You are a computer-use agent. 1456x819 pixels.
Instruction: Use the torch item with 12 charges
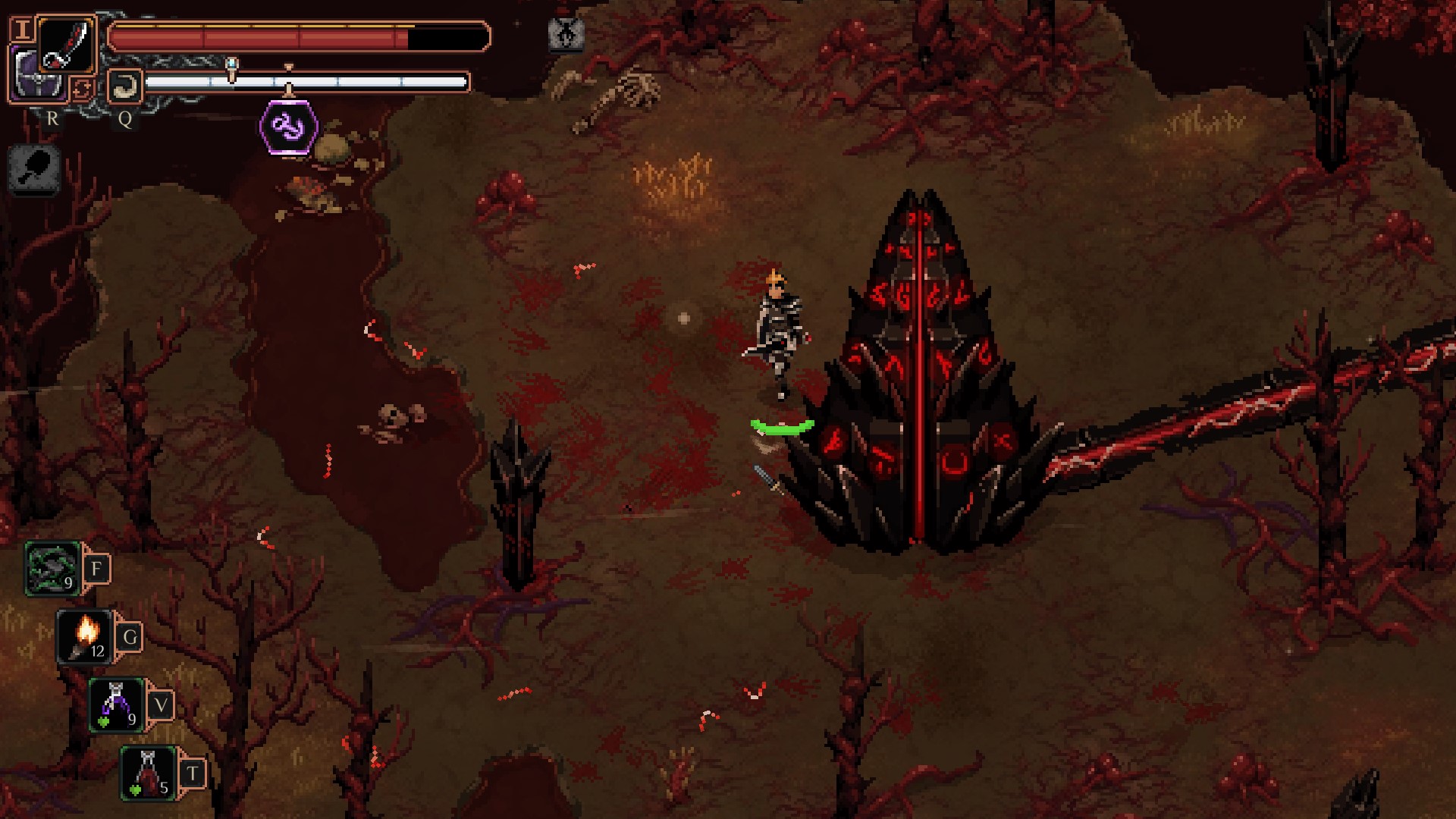tap(85, 637)
